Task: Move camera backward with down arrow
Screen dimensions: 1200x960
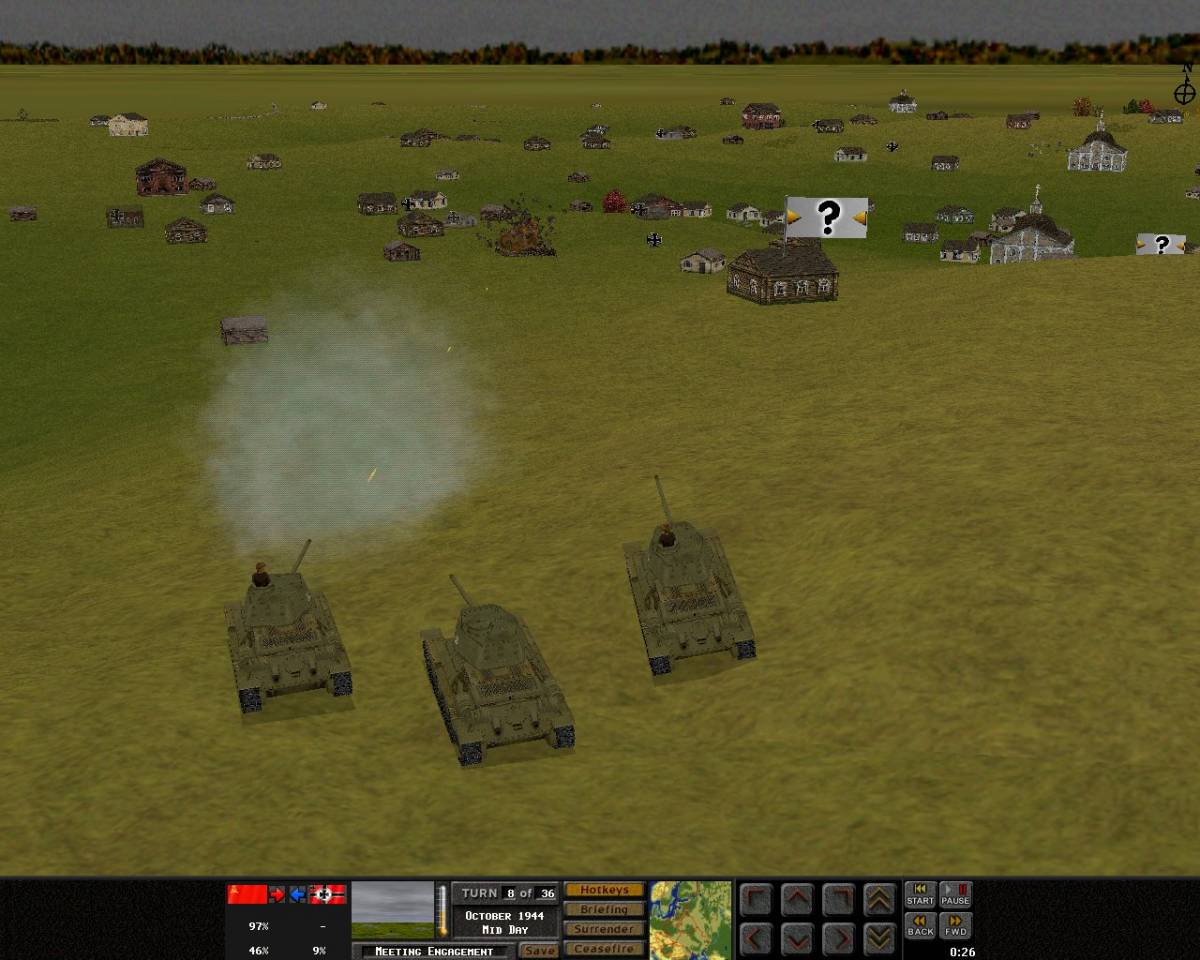Action: click(x=797, y=939)
